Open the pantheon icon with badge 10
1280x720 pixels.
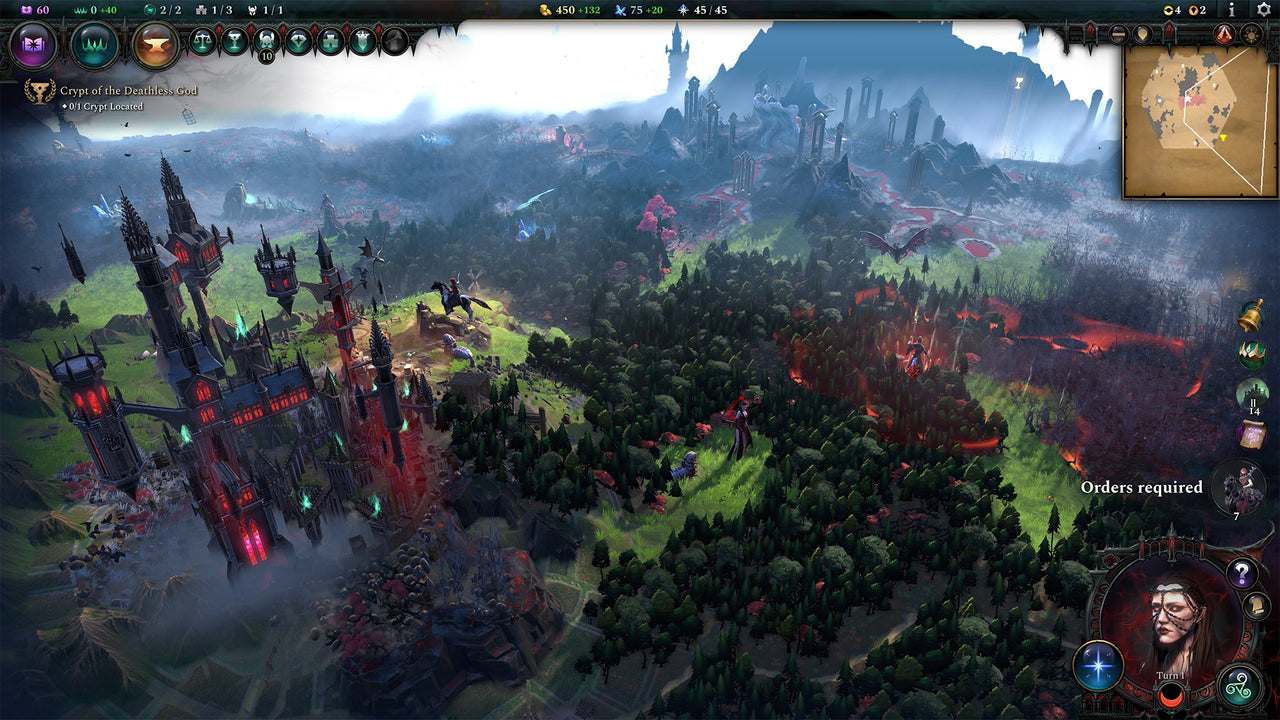click(267, 40)
